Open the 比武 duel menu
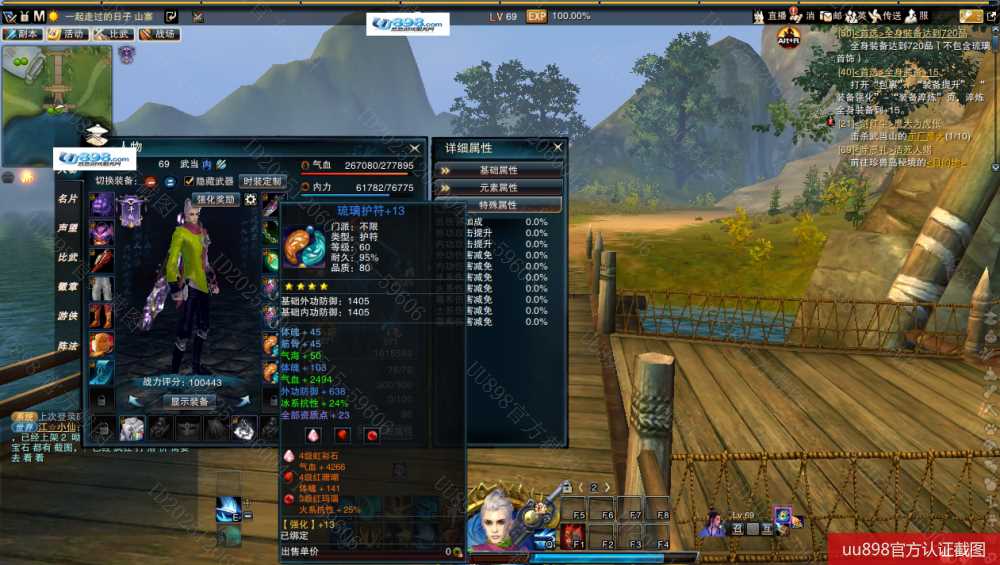 tap(113, 34)
